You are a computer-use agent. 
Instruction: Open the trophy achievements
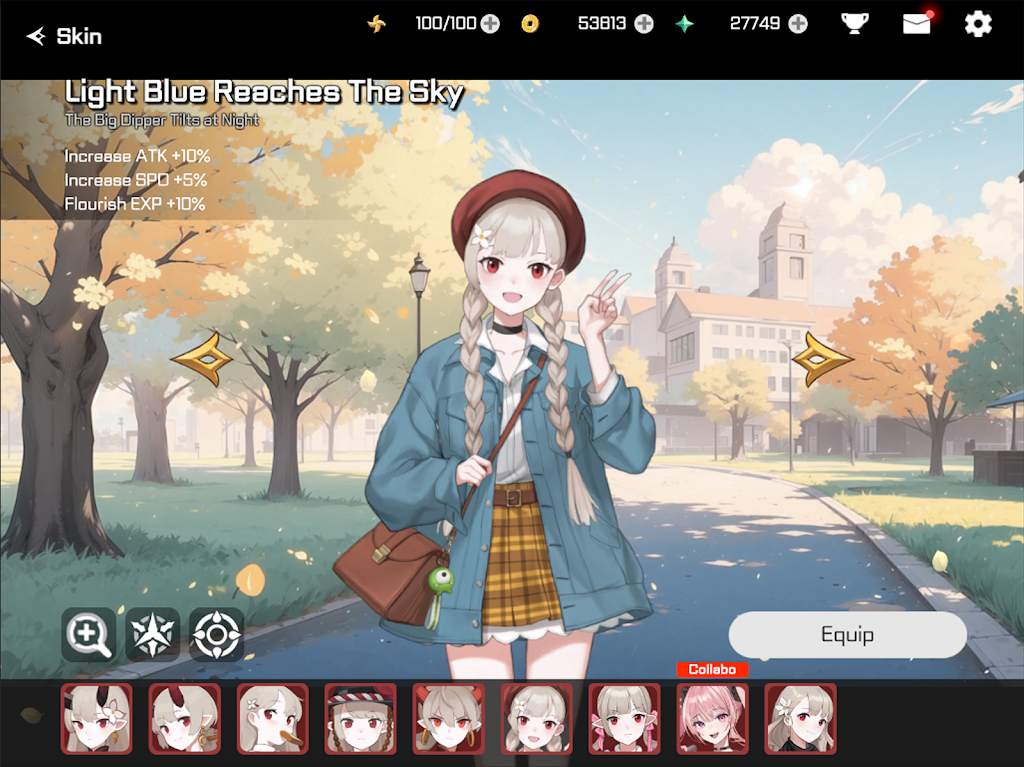854,24
